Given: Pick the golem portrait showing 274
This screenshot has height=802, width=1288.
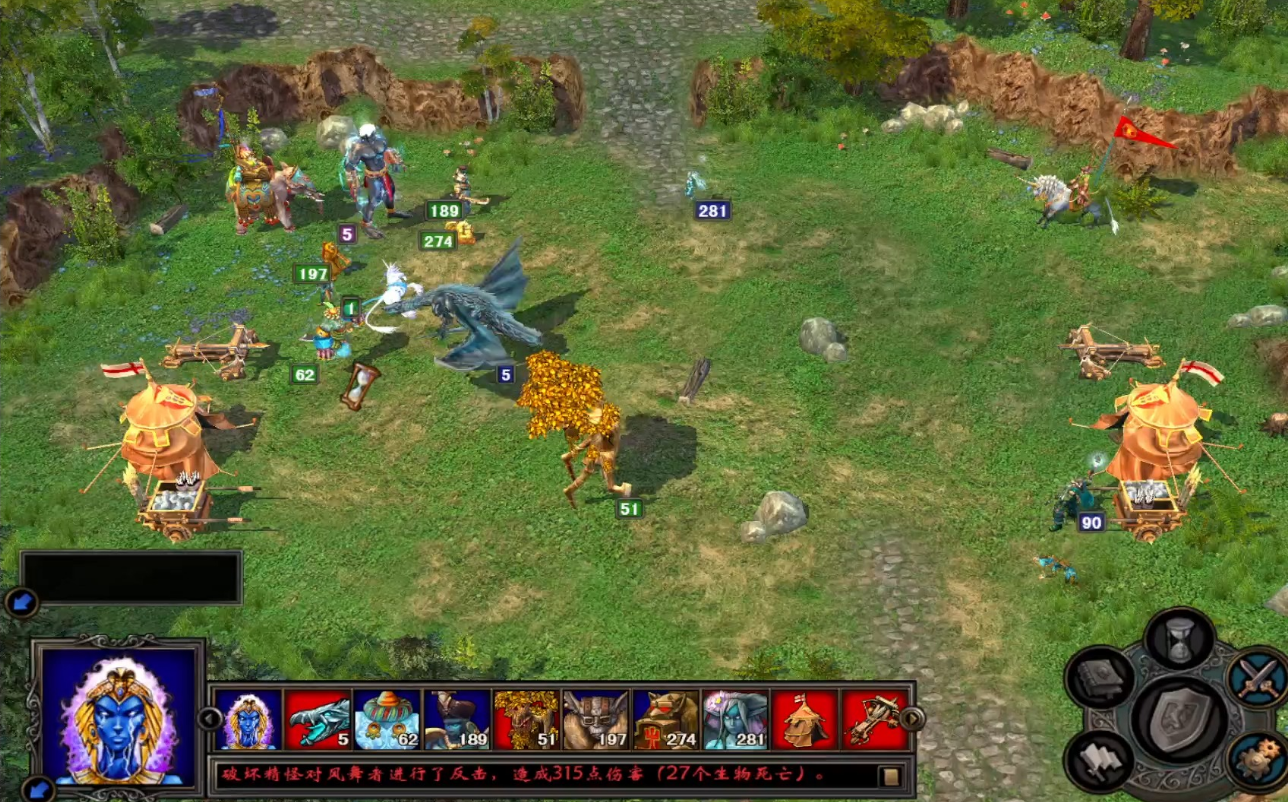Looking at the screenshot, I should tap(667, 720).
